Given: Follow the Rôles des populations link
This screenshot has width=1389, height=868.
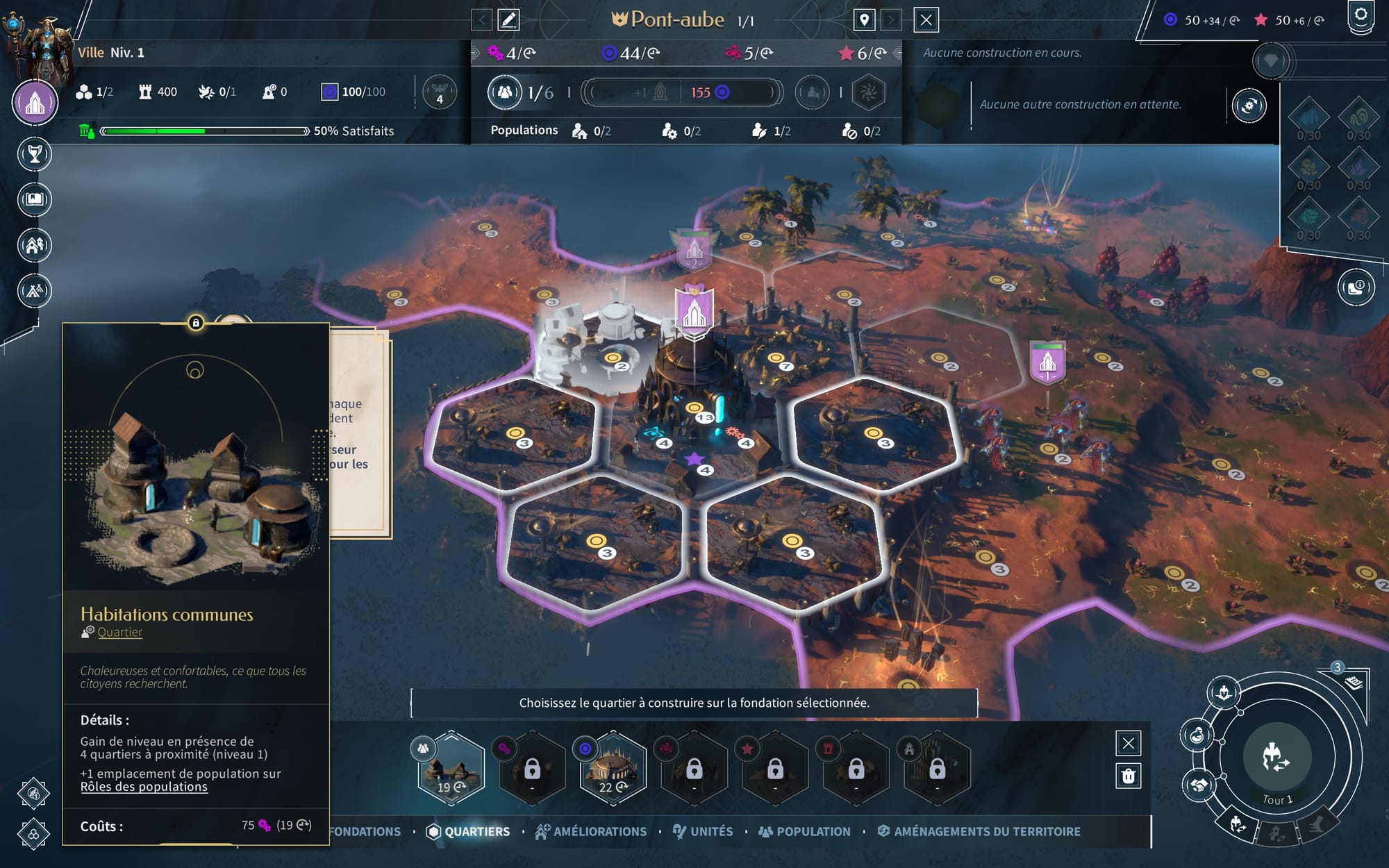Looking at the screenshot, I should [144, 787].
